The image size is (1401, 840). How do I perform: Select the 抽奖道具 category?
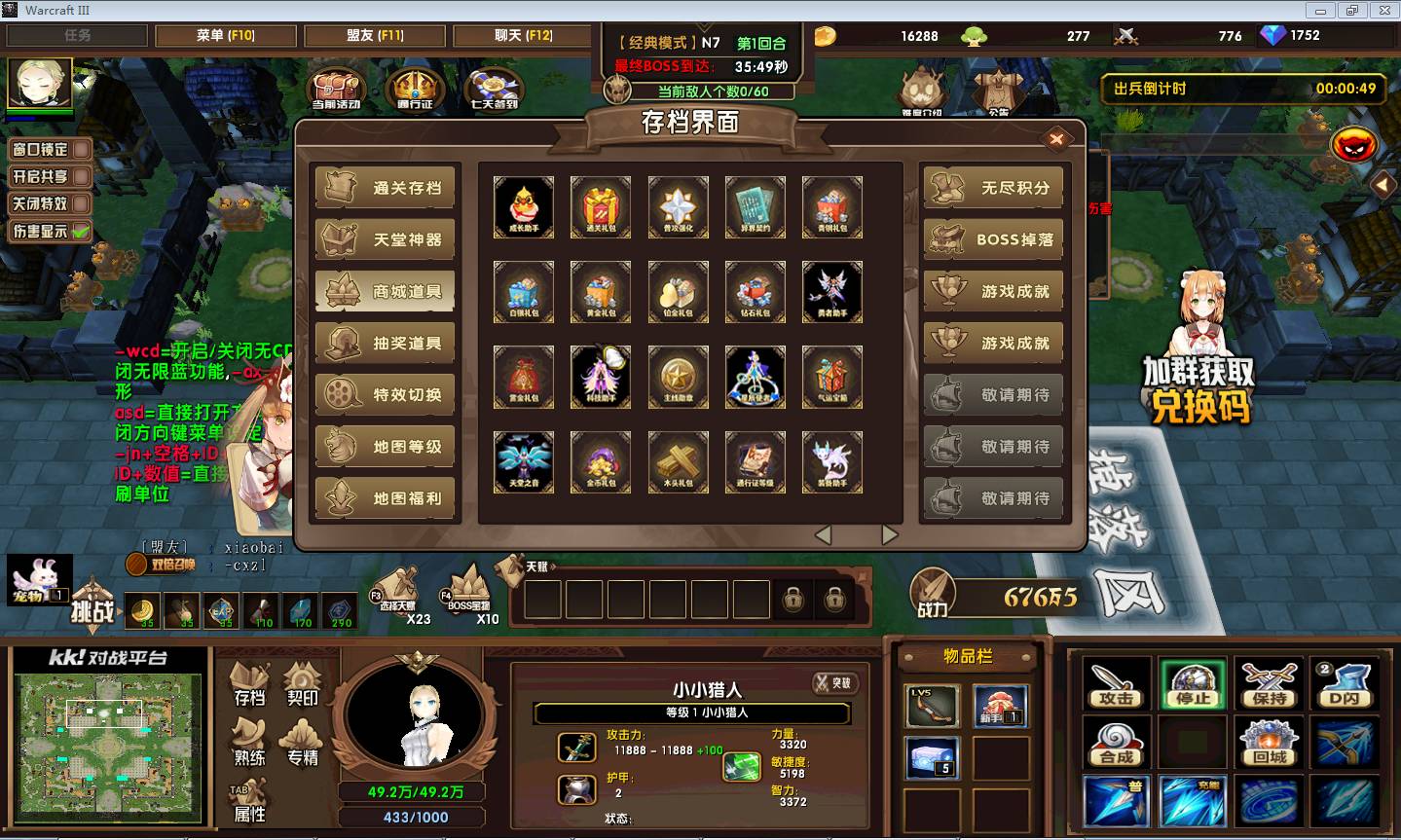pyautogui.click(x=386, y=343)
